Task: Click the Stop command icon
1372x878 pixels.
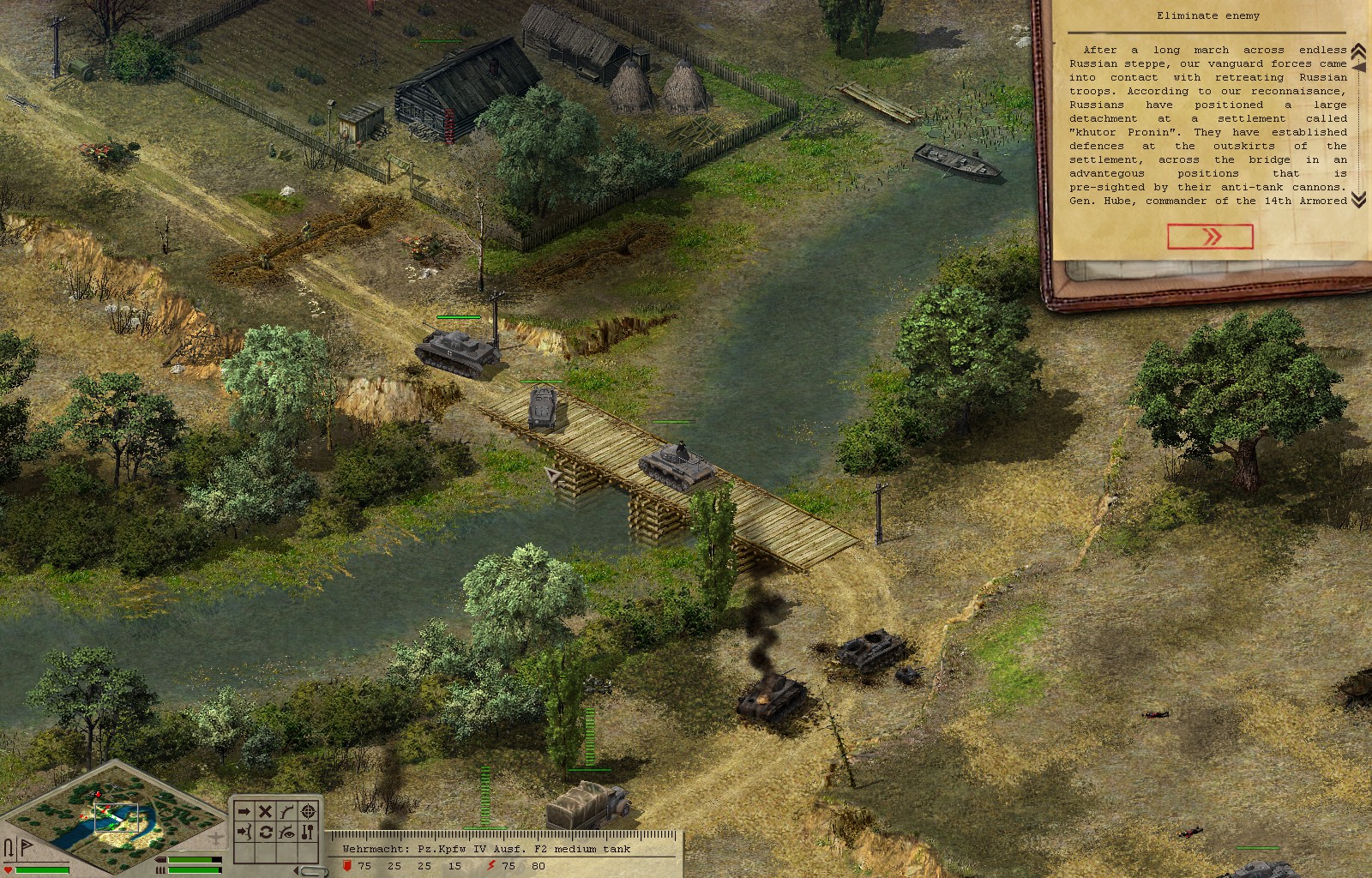Action: pos(265,811)
